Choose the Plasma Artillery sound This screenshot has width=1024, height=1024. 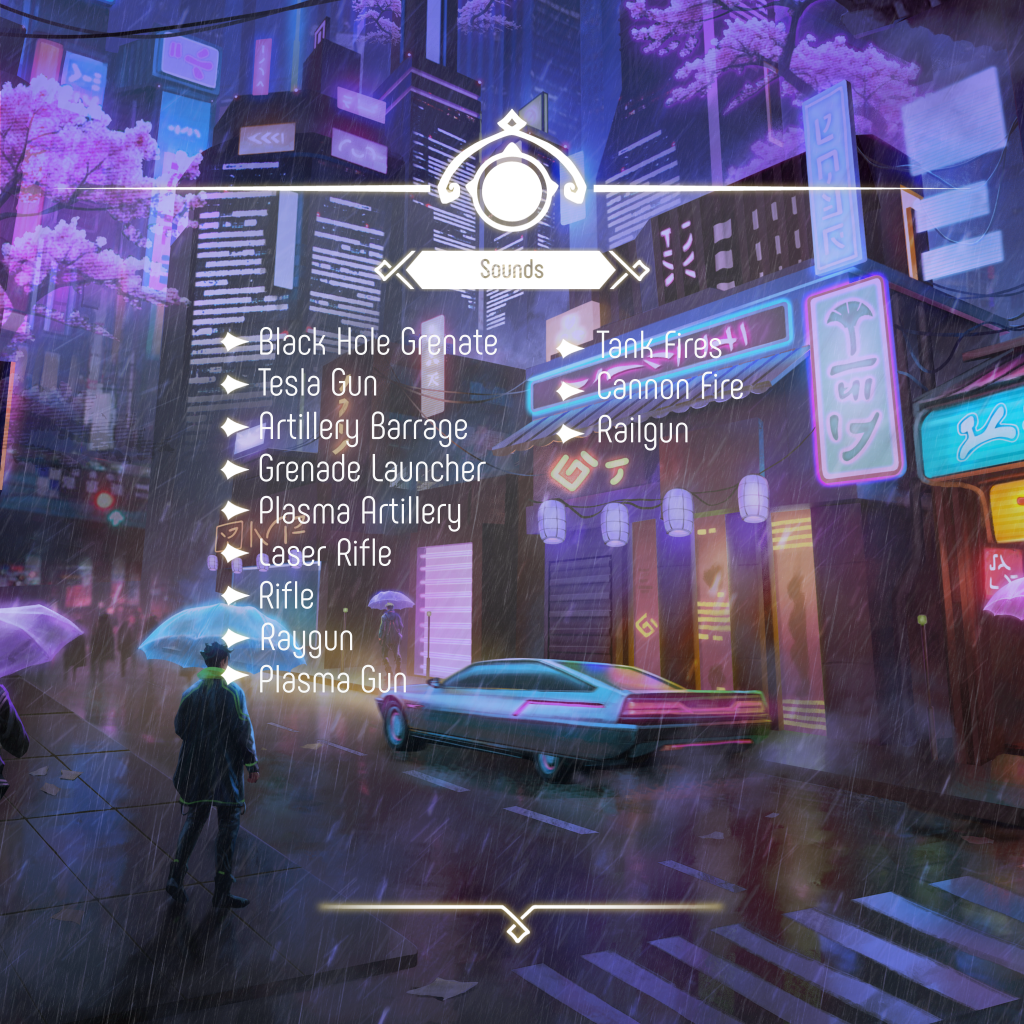359,512
